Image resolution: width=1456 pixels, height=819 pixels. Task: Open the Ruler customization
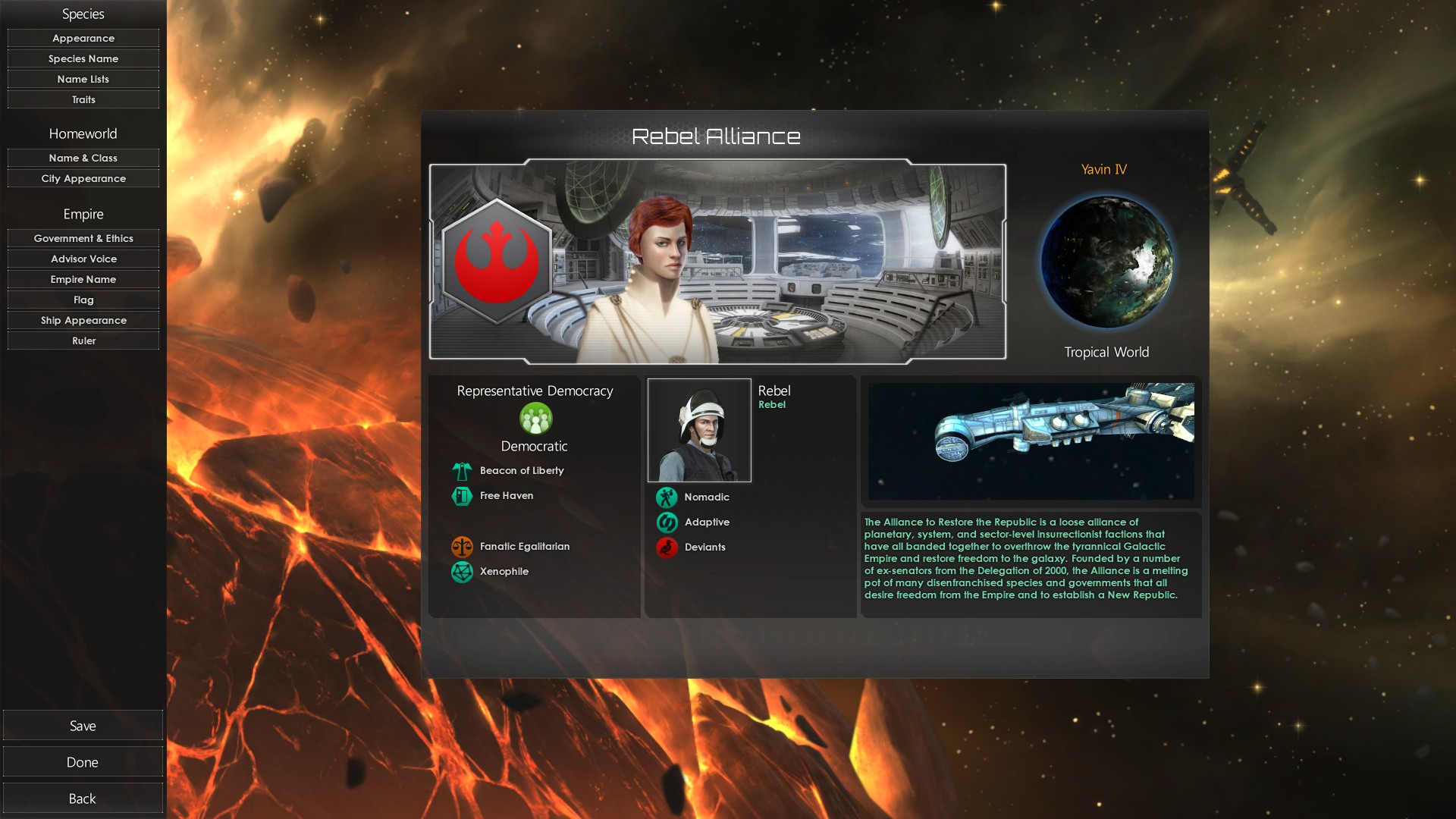(x=83, y=340)
